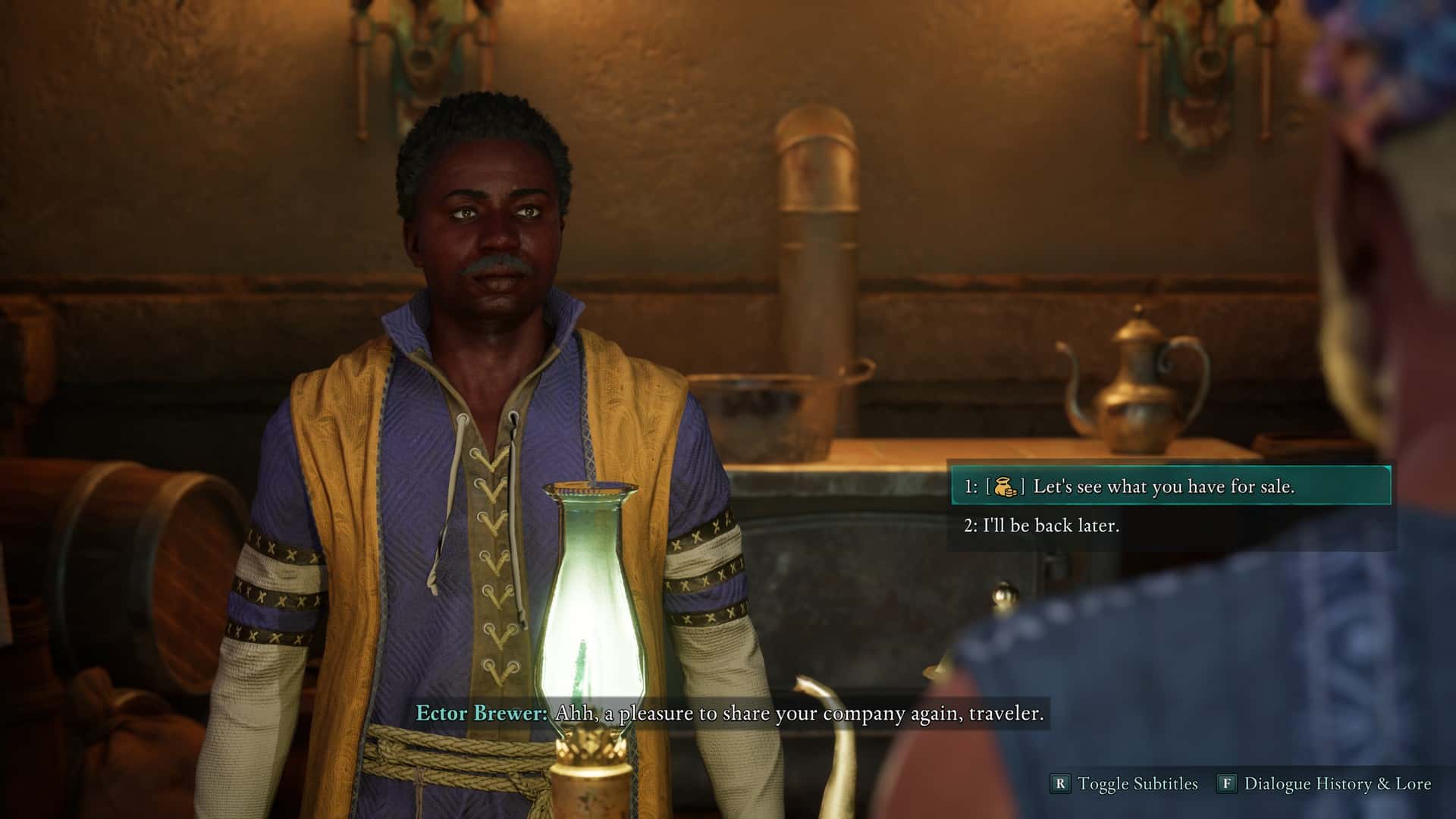Viewport: 1456px width, 819px height.
Task: Open Dialogue History & Lore
Action: coord(1325,783)
